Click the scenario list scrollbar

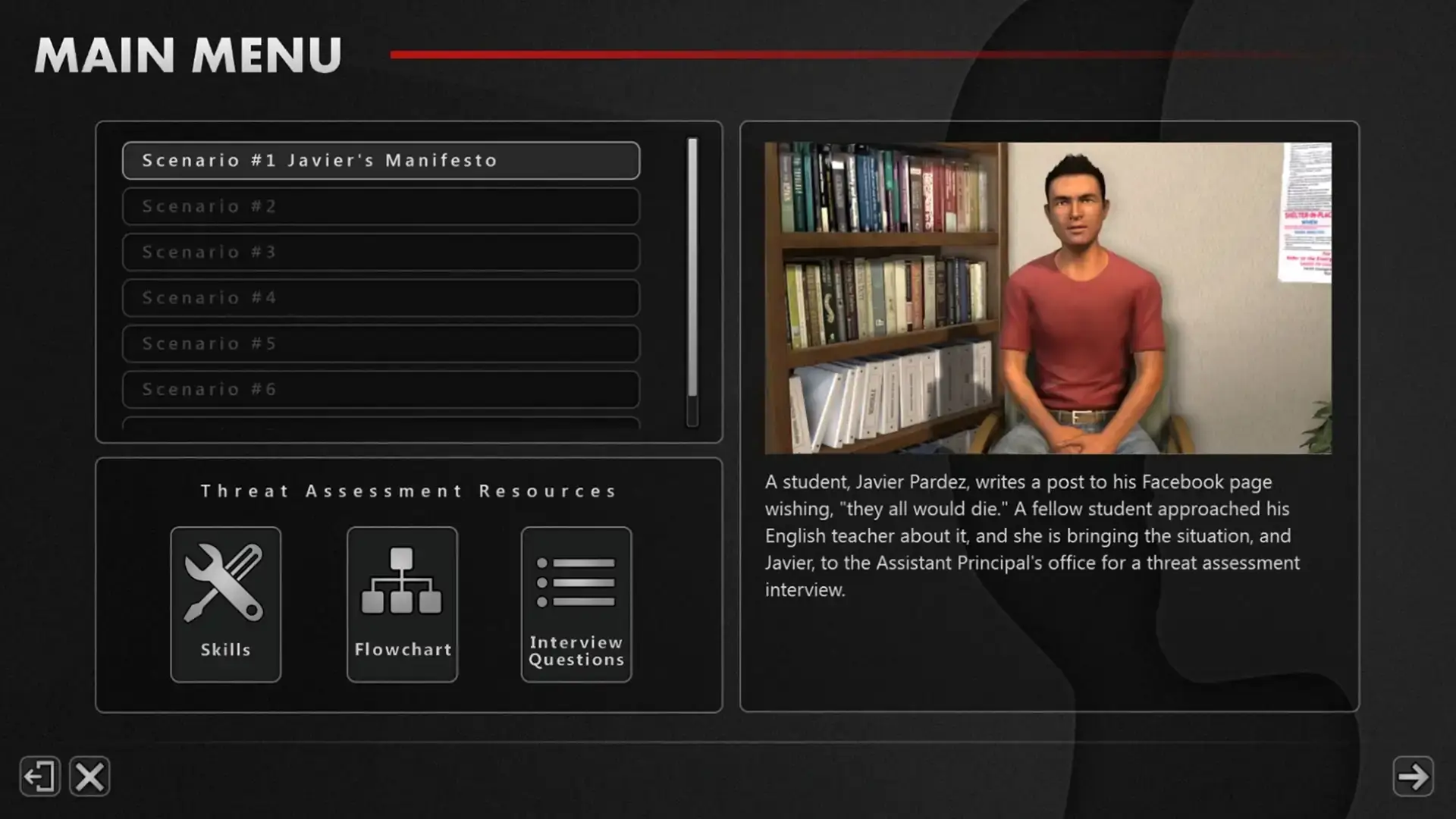692,281
